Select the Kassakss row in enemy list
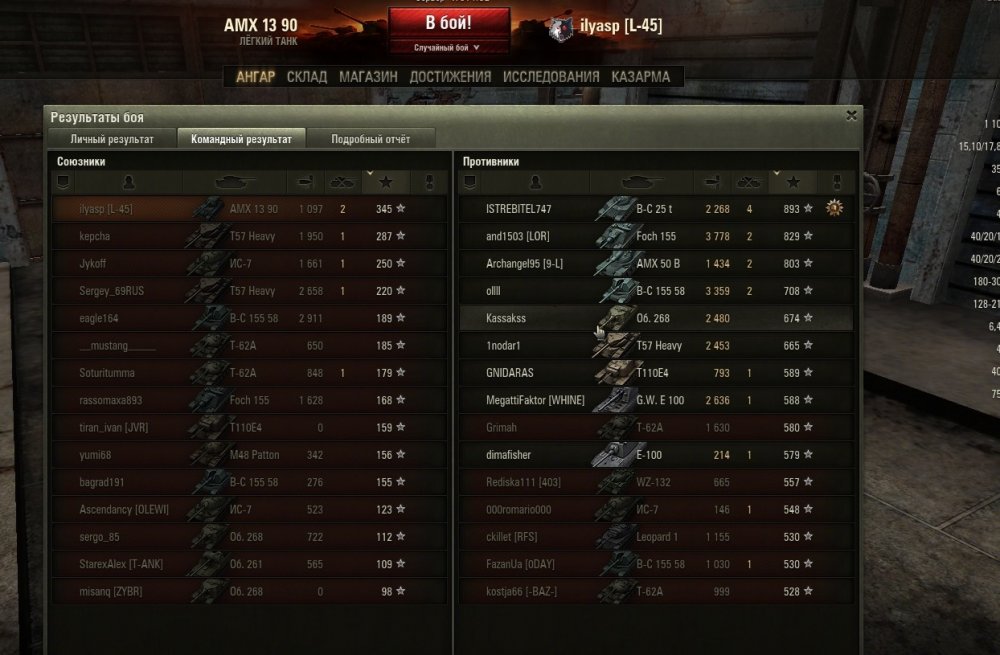 pos(655,318)
